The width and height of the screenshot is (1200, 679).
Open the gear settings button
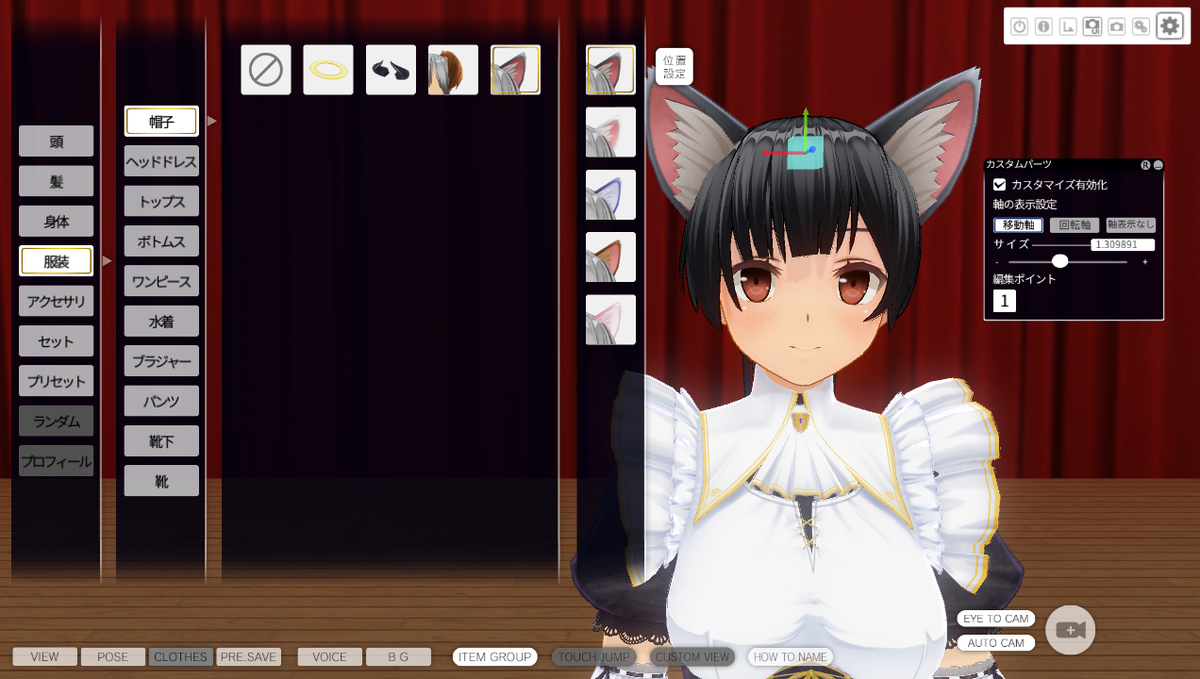click(1169, 26)
